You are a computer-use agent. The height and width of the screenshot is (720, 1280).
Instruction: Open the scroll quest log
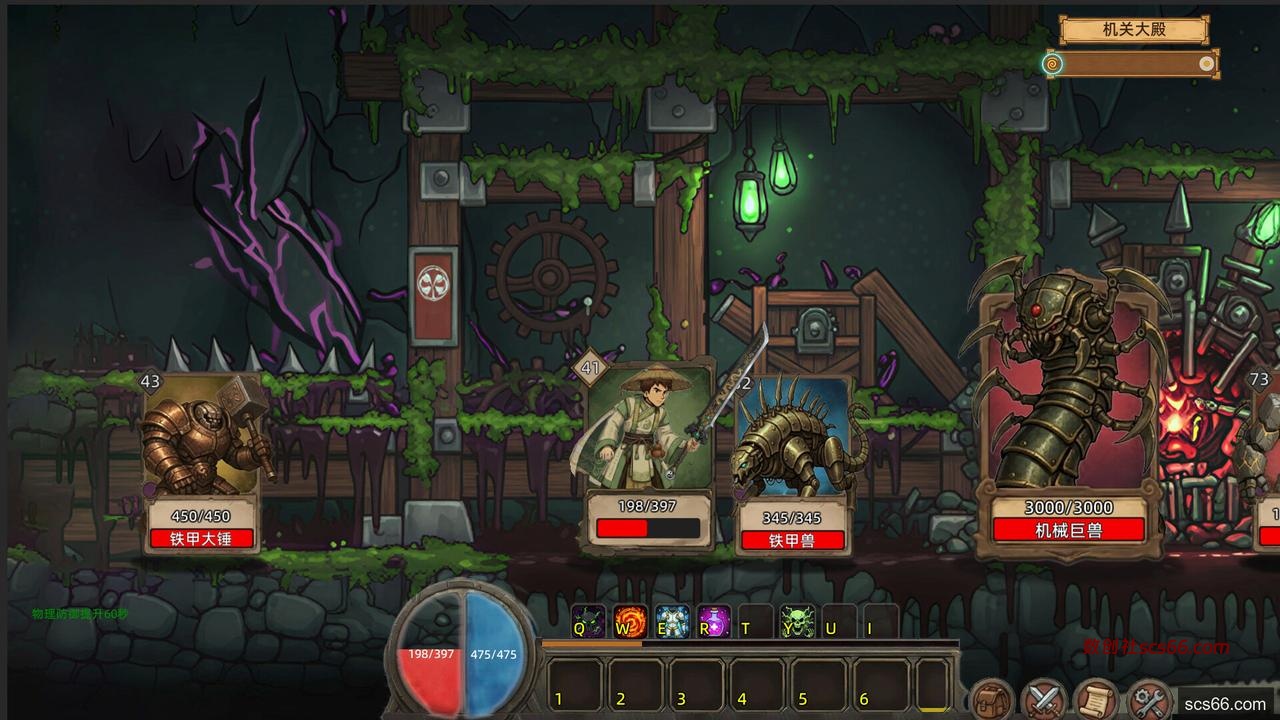tap(1096, 699)
